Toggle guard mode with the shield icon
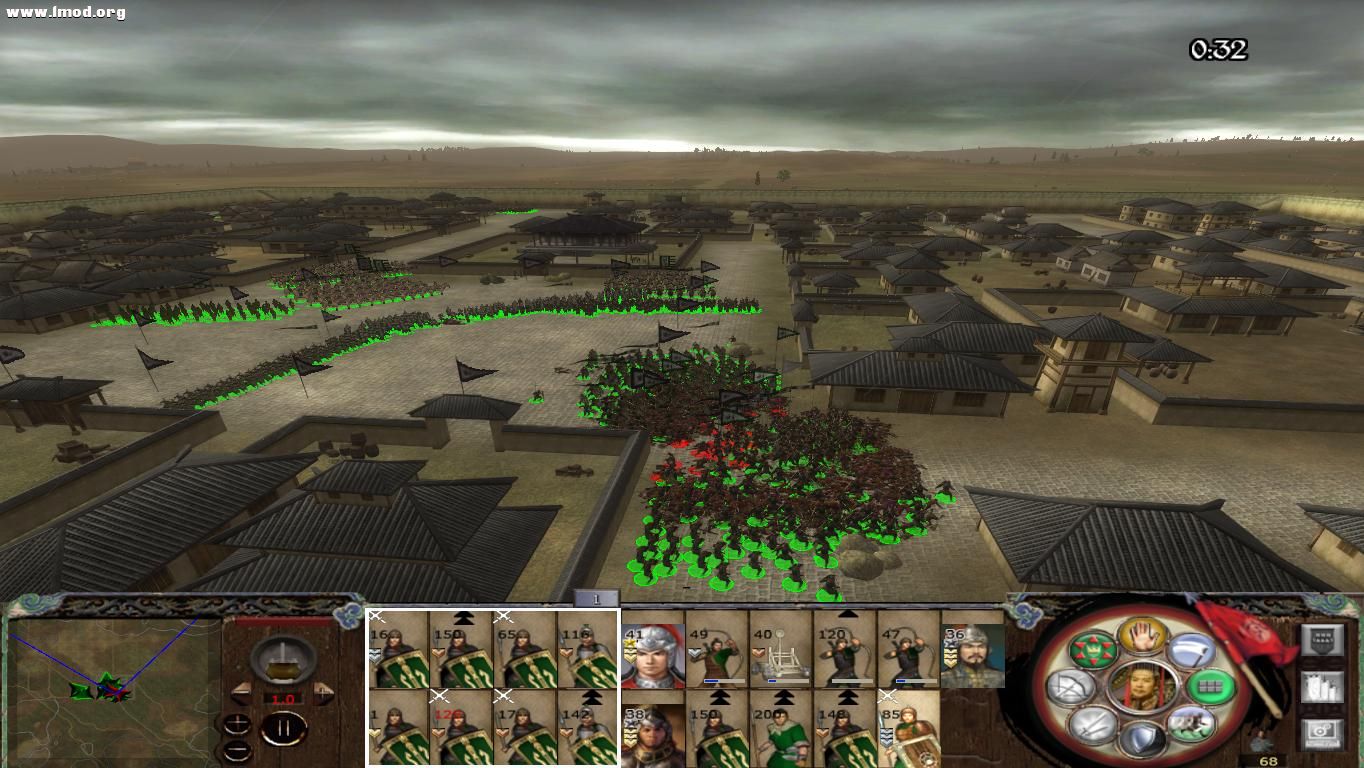 coord(1144,735)
